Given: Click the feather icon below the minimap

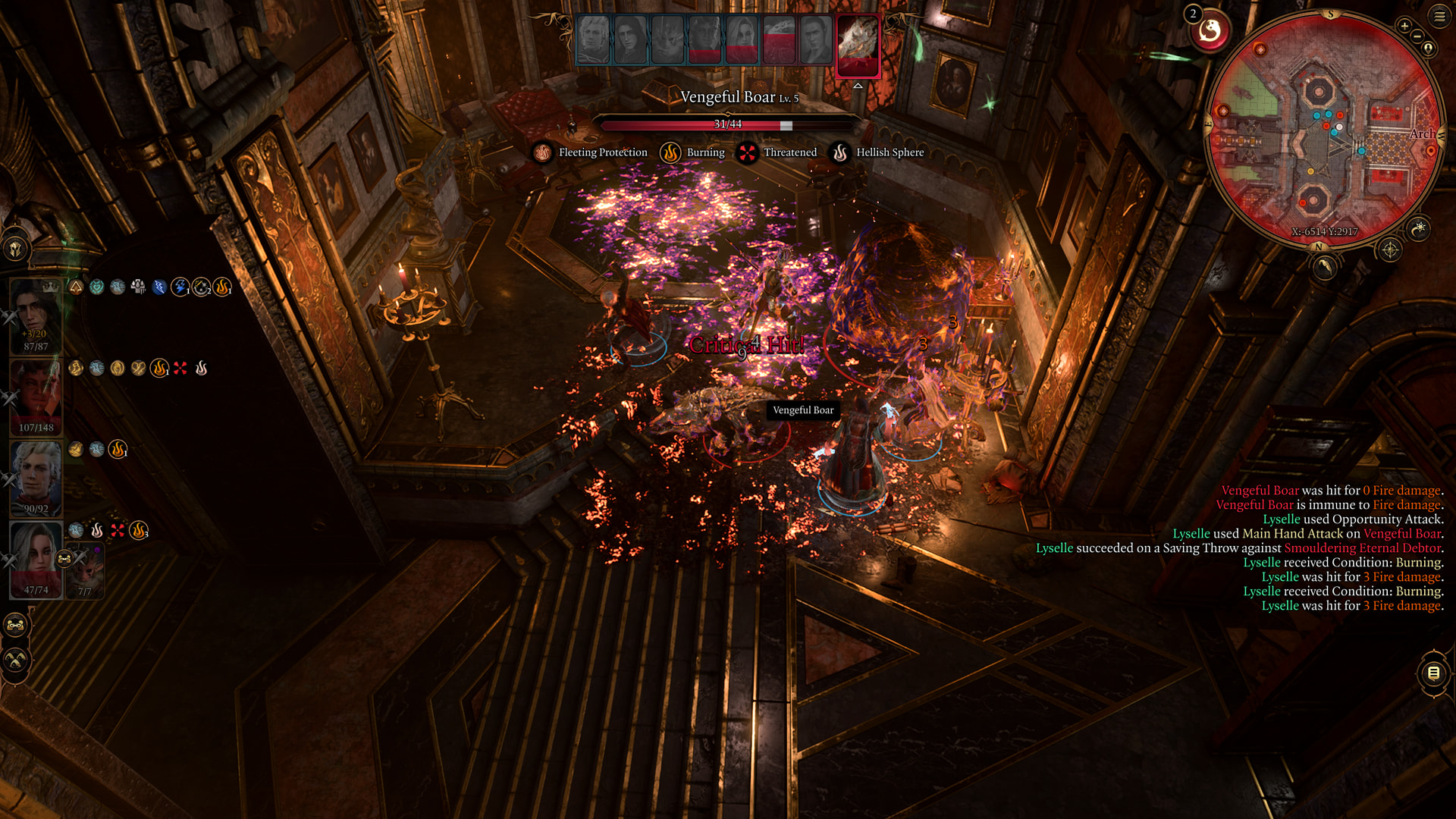Looking at the screenshot, I should (x=1324, y=267).
